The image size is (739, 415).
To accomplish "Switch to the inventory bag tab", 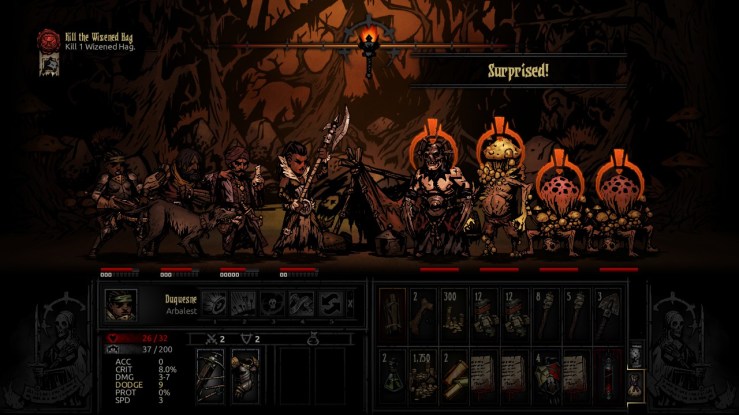I will (635, 383).
